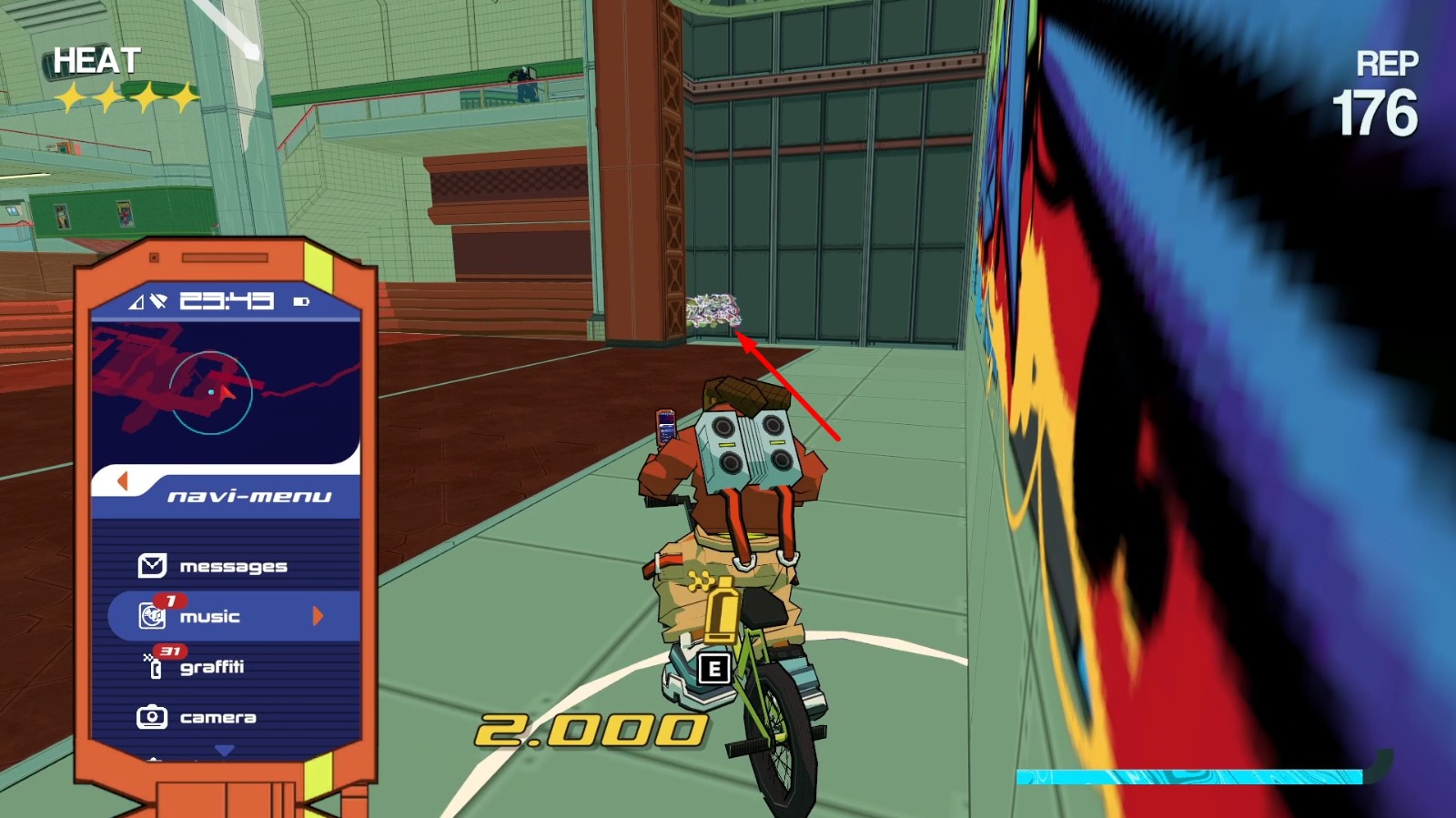
Task: Click the blue down chevron to scroll the menu
Action: click(224, 749)
